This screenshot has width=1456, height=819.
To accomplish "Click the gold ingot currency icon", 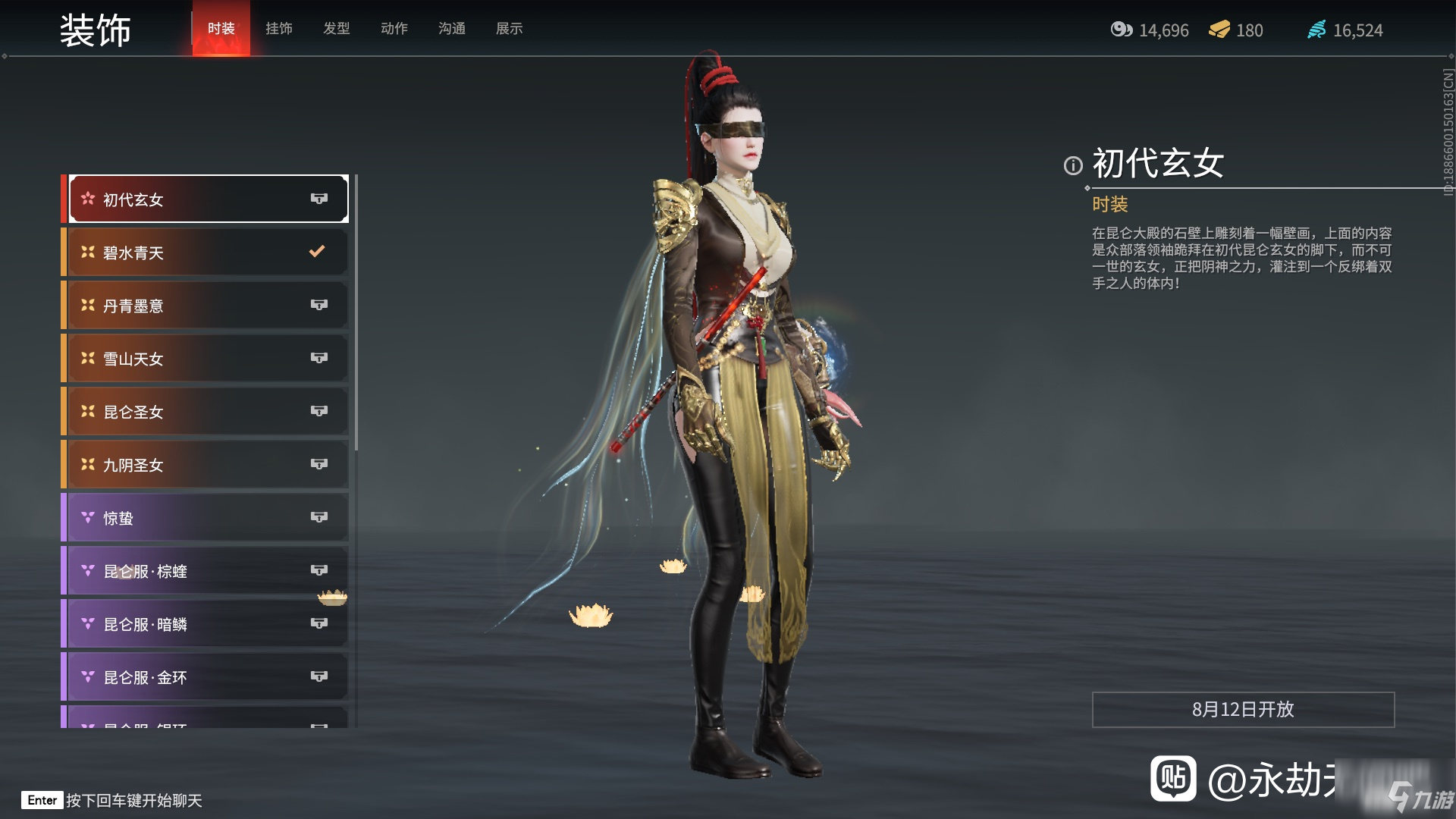I will point(1219,30).
